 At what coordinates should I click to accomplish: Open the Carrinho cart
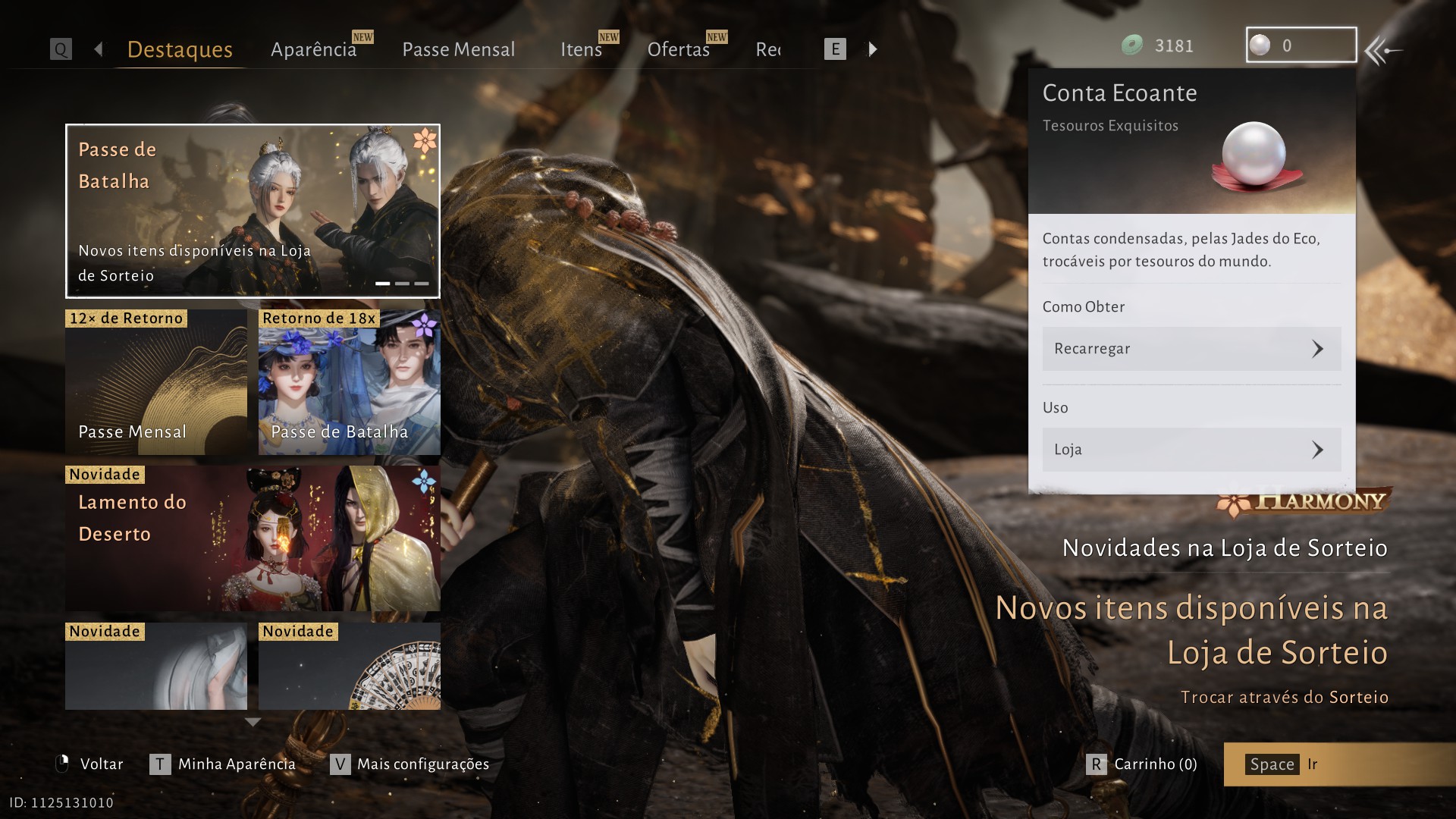click(x=1142, y=764)
